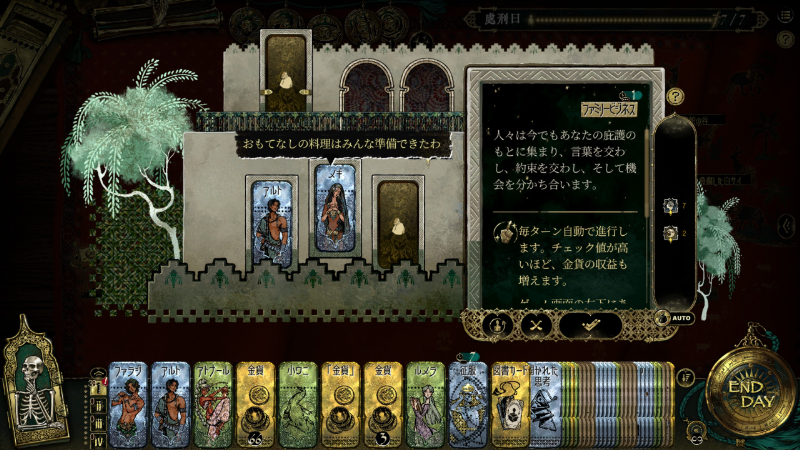Choose the green ハウニ card
The height and width of the screenshot is (450, 800).
click(x=298, y=402)
